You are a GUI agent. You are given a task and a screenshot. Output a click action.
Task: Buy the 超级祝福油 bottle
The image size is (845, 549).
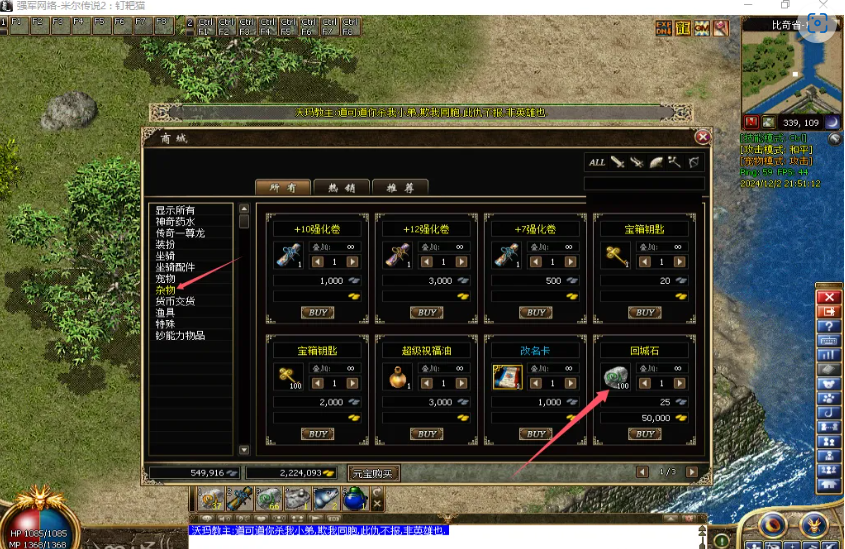pyautogui.click(x=427, y=434)
